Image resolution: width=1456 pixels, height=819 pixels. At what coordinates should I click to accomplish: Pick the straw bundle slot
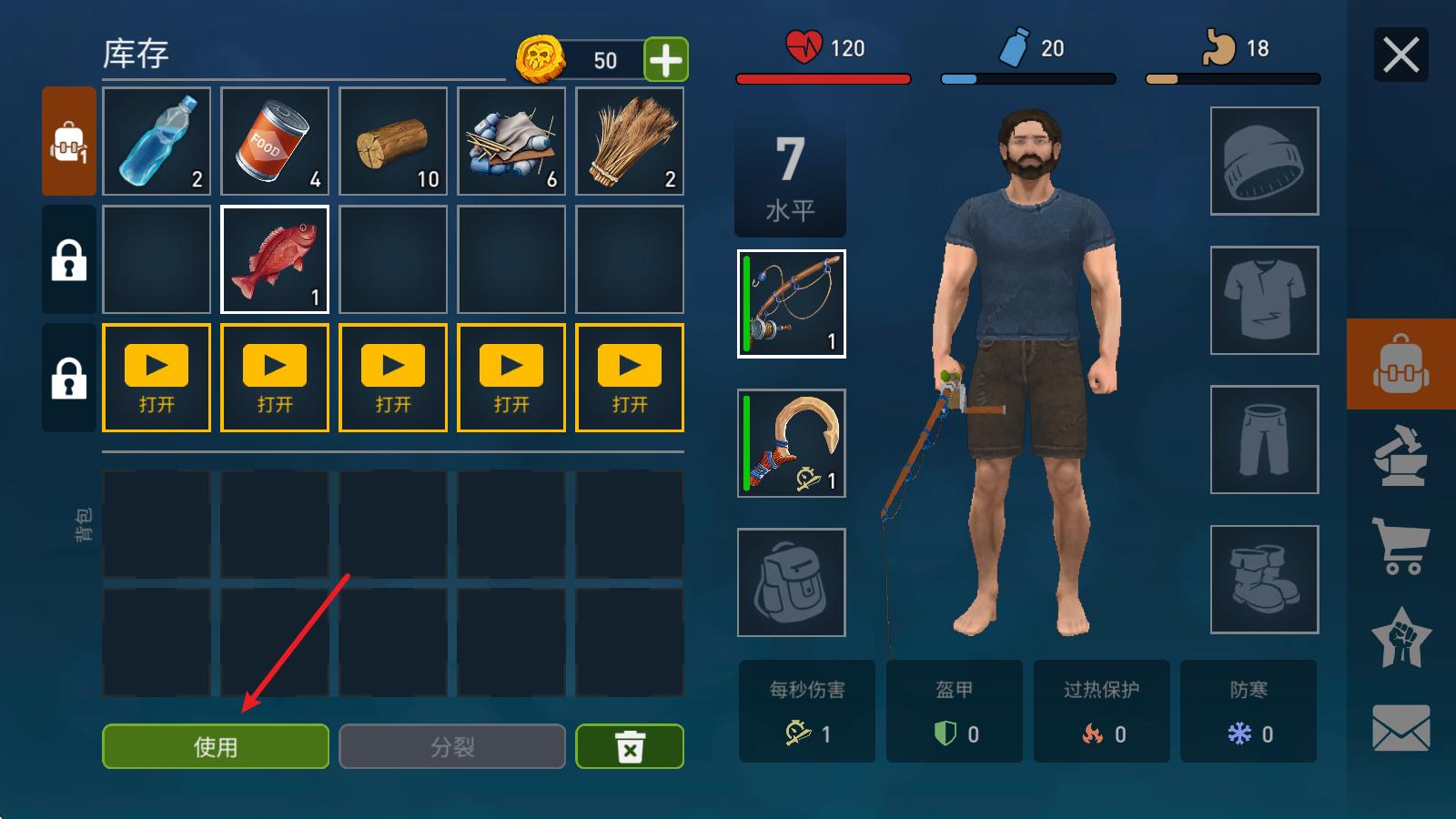pos(630,141)
